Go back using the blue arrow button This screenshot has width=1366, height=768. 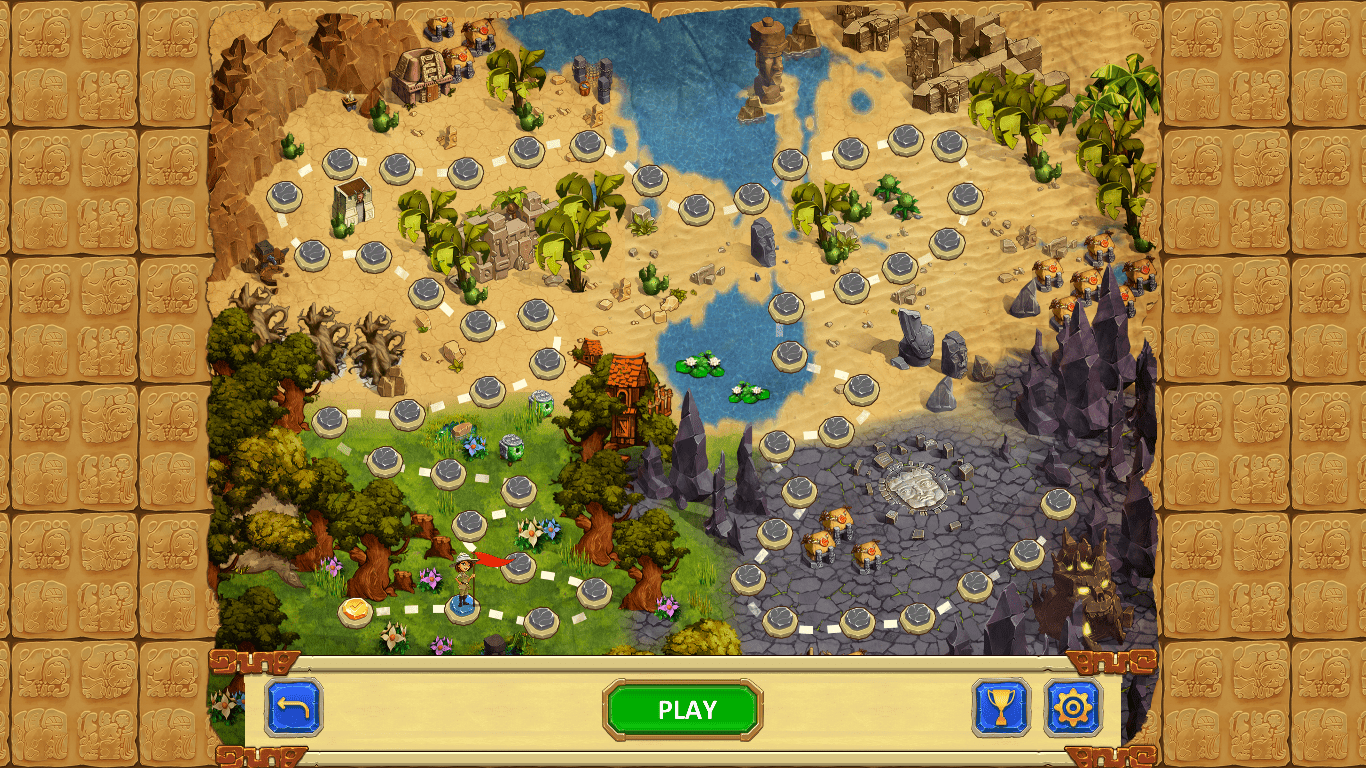(294, 708)
